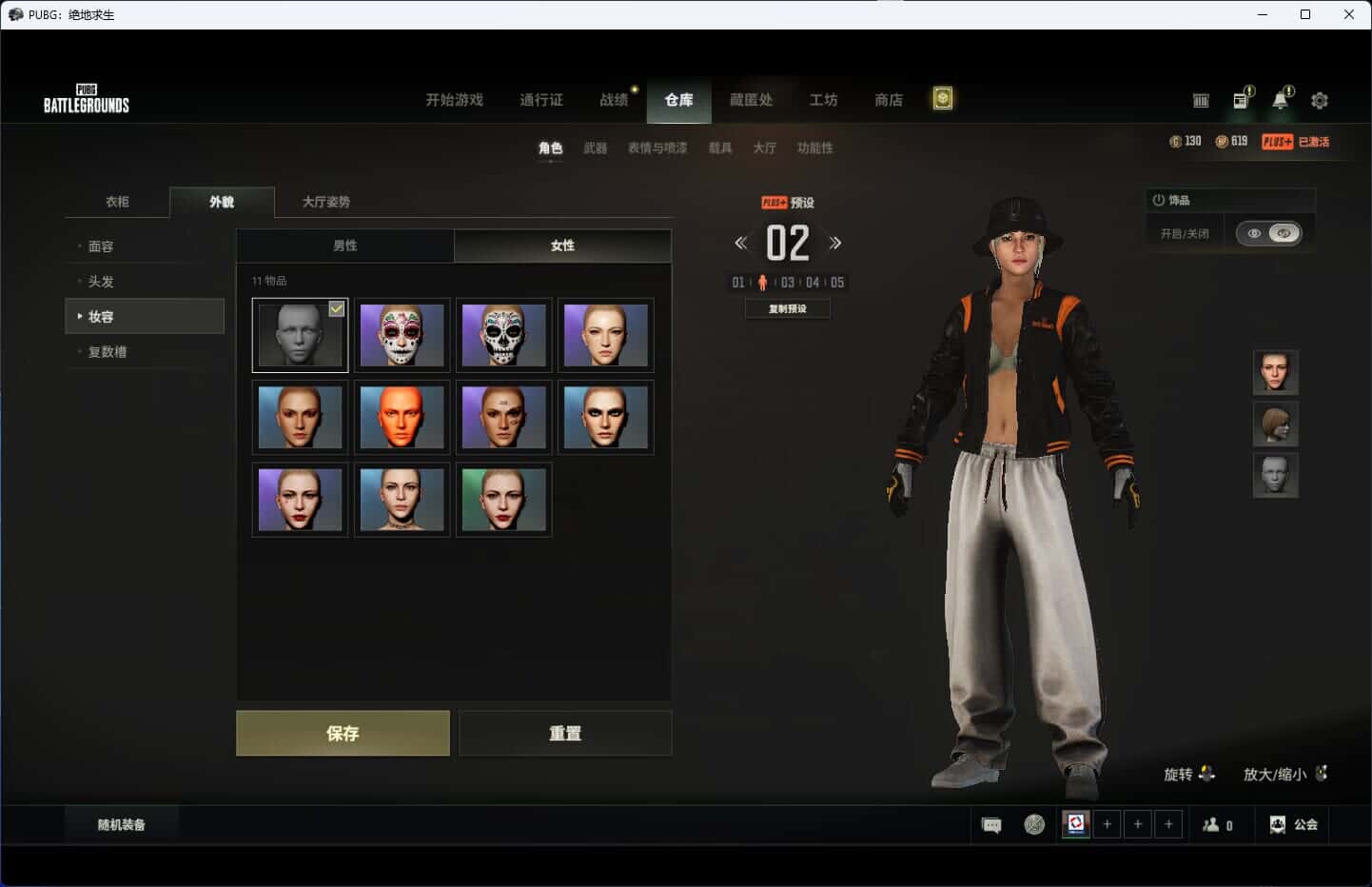The width and height of the screenshot is (1372, 887).
Task: Go to next preset with right arrow
Action: (835, 244)
